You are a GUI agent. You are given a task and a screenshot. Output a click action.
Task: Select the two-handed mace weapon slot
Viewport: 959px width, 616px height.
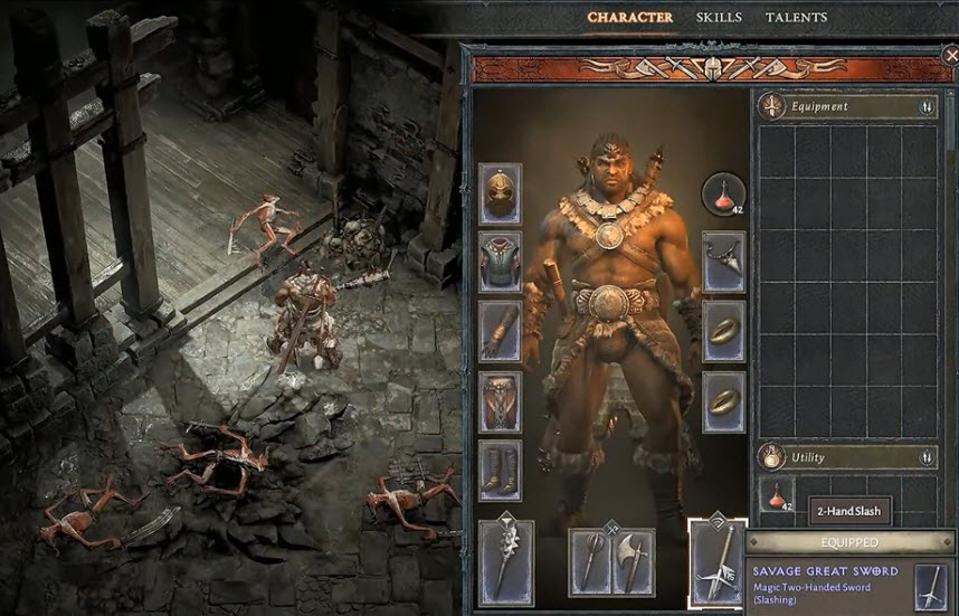coord(506,561)
